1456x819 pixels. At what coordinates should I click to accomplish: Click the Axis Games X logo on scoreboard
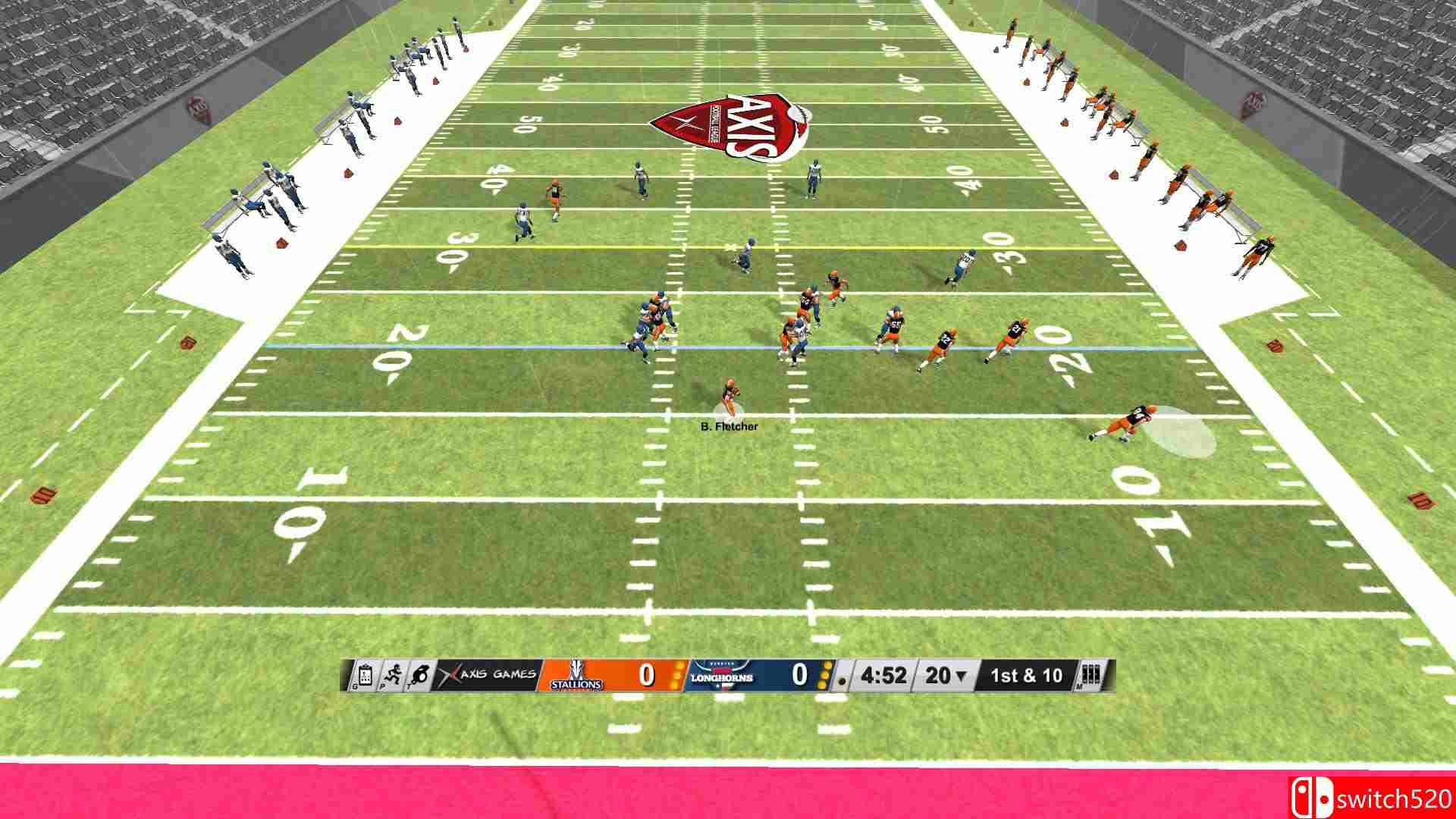[x=449, y=675]
